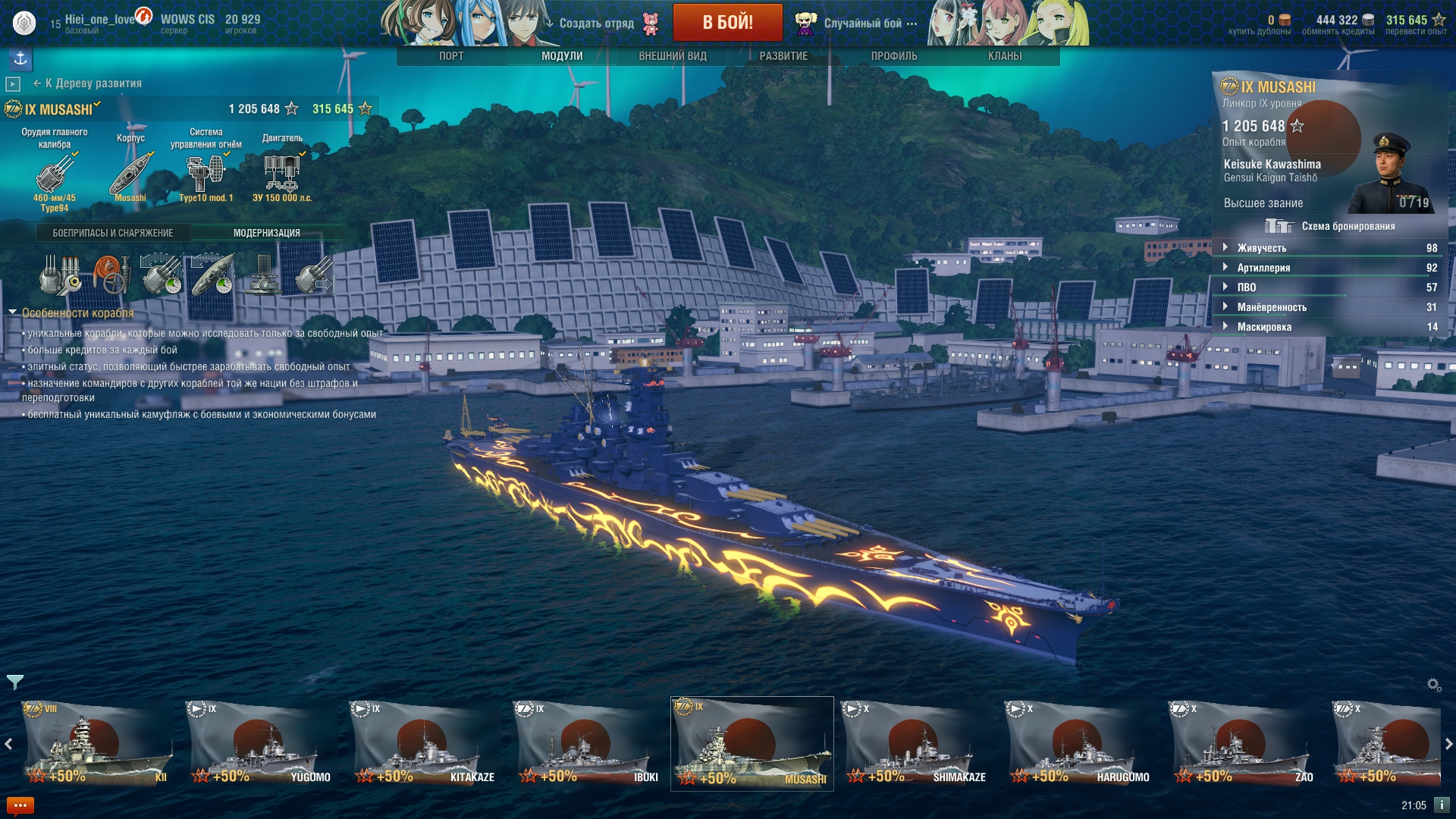Image resolution: width=1456 pixels, height=819 pixels.
Task: Start battle with the В БОЙ! button
Action: point(727,22)
